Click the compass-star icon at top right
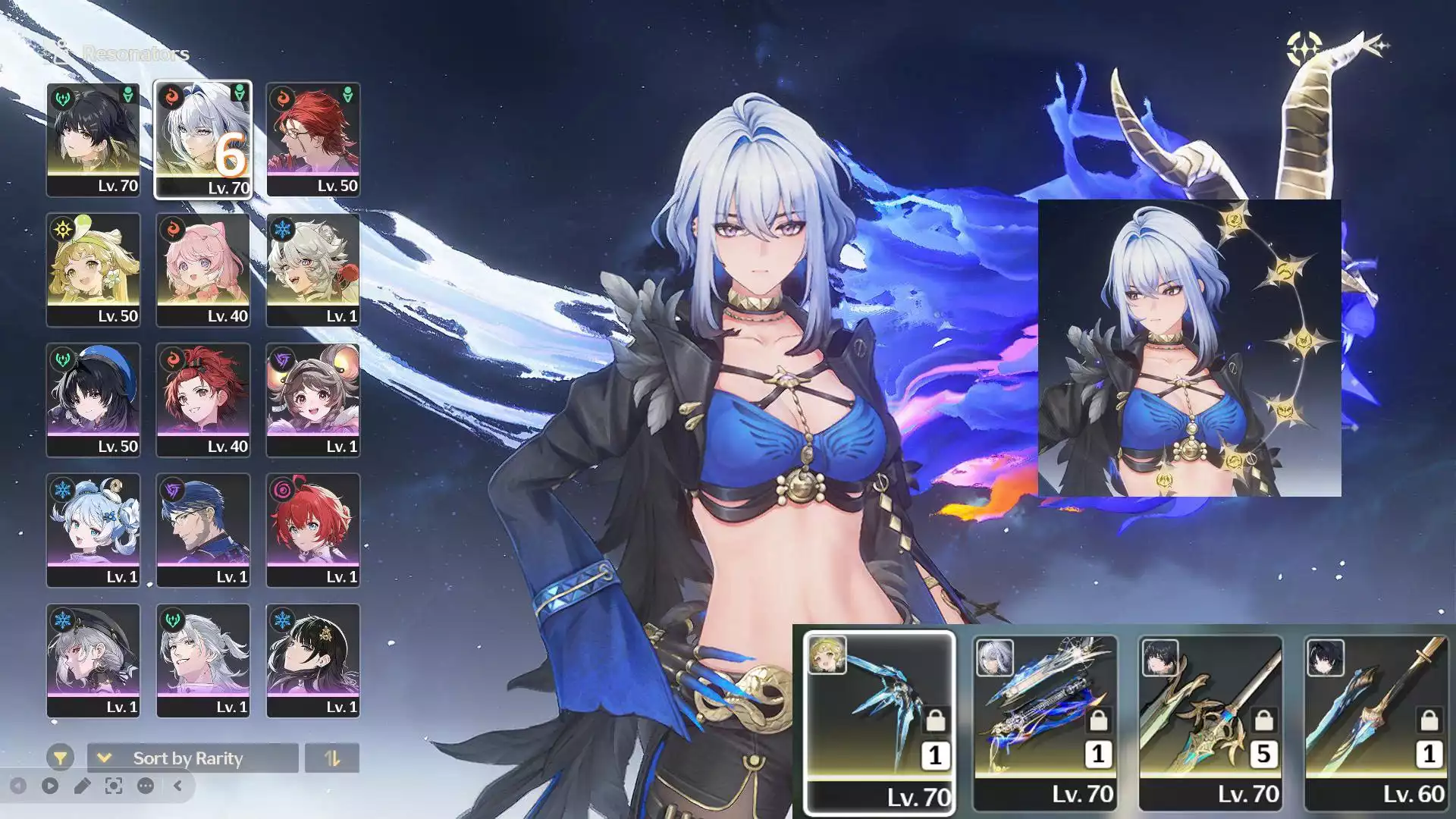The image size is (1456, 819). point(1304,47)
